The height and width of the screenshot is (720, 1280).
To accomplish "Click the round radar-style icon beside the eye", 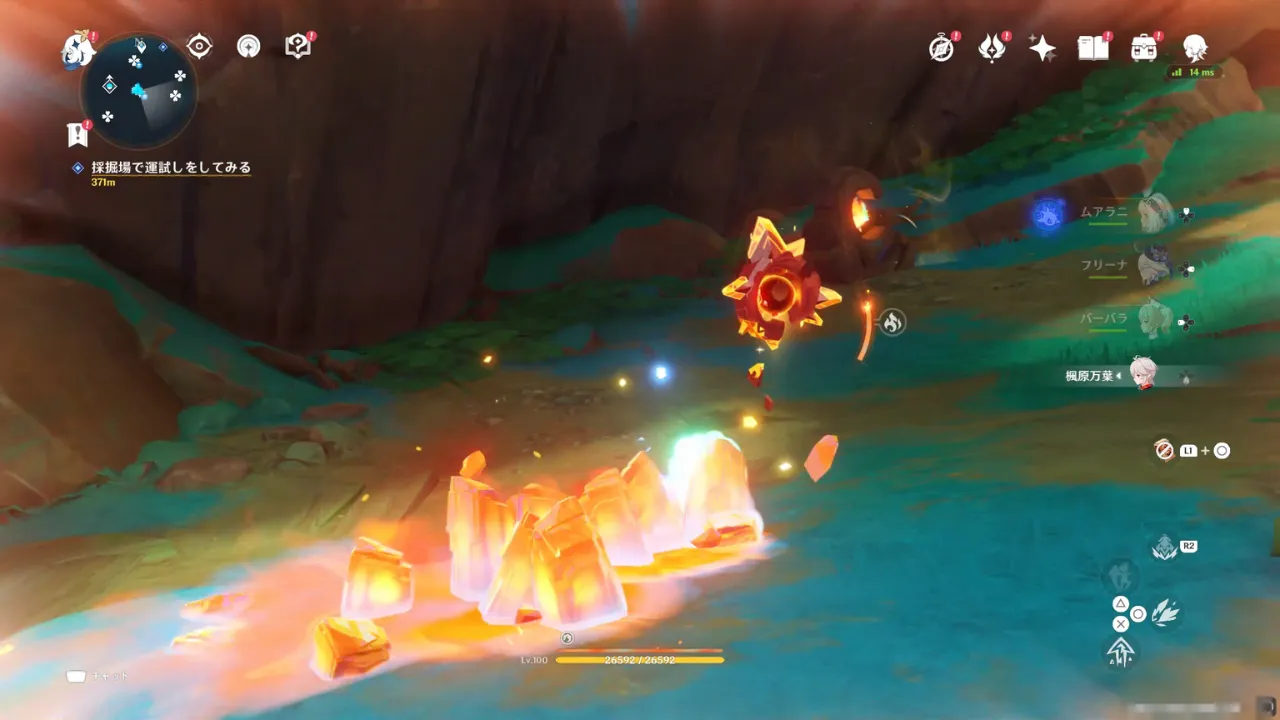I will (248, 46).
